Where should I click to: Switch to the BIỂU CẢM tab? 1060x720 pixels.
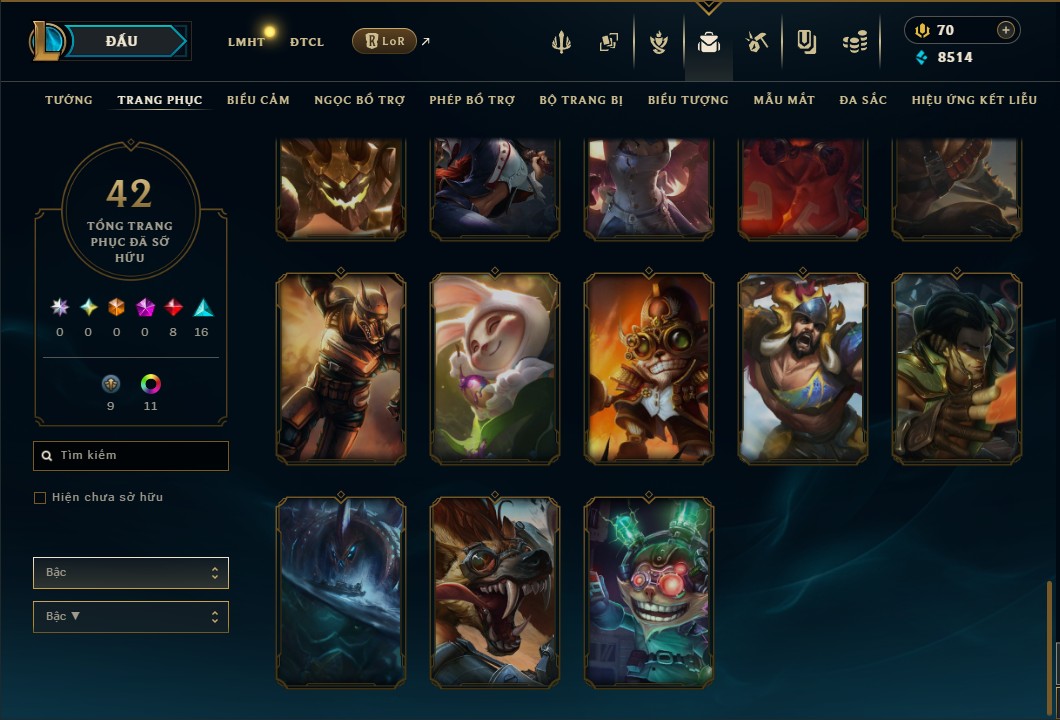(x=258, y=100)
